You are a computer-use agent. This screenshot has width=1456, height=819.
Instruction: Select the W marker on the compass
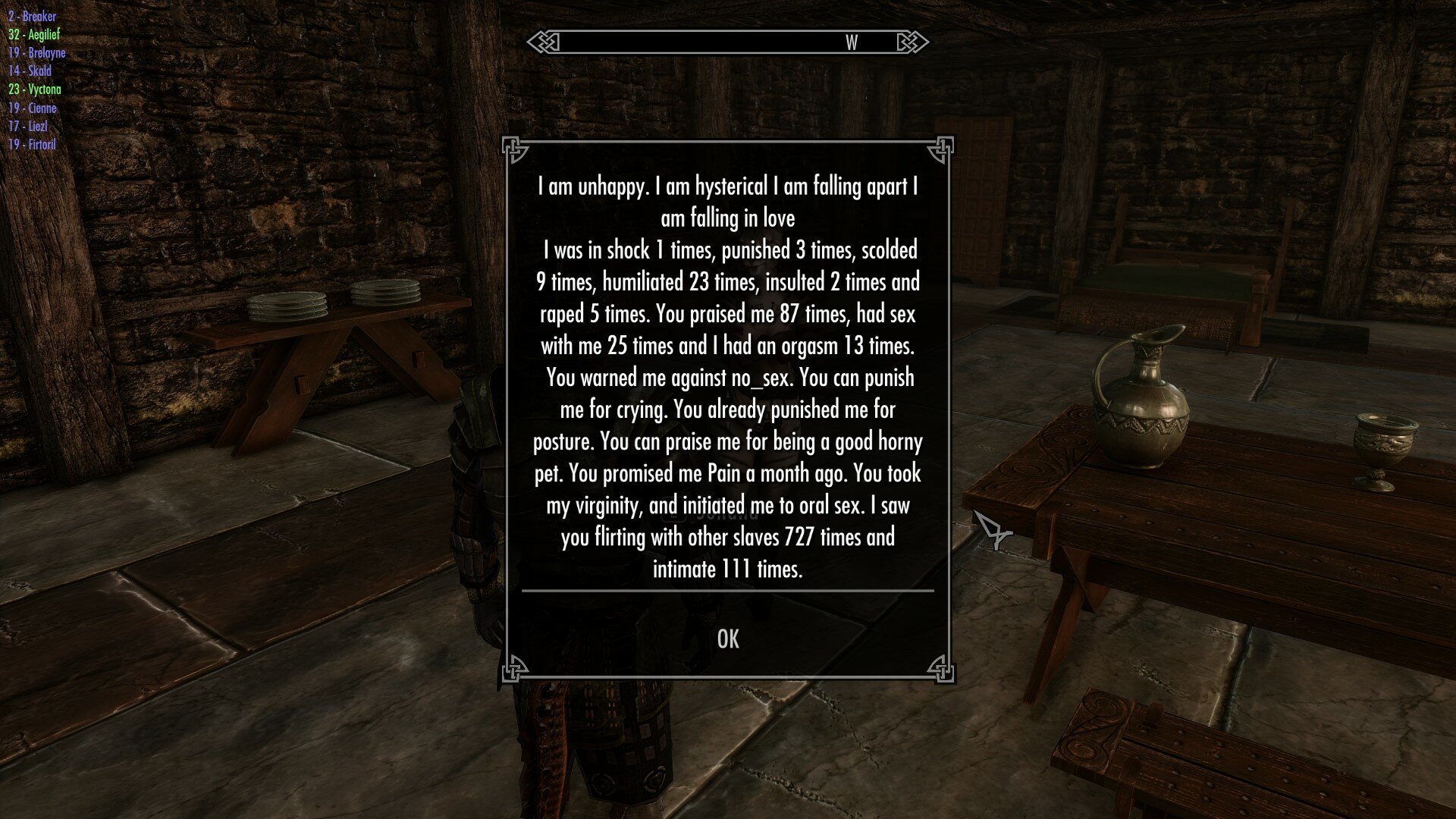(x=851, y=44)
